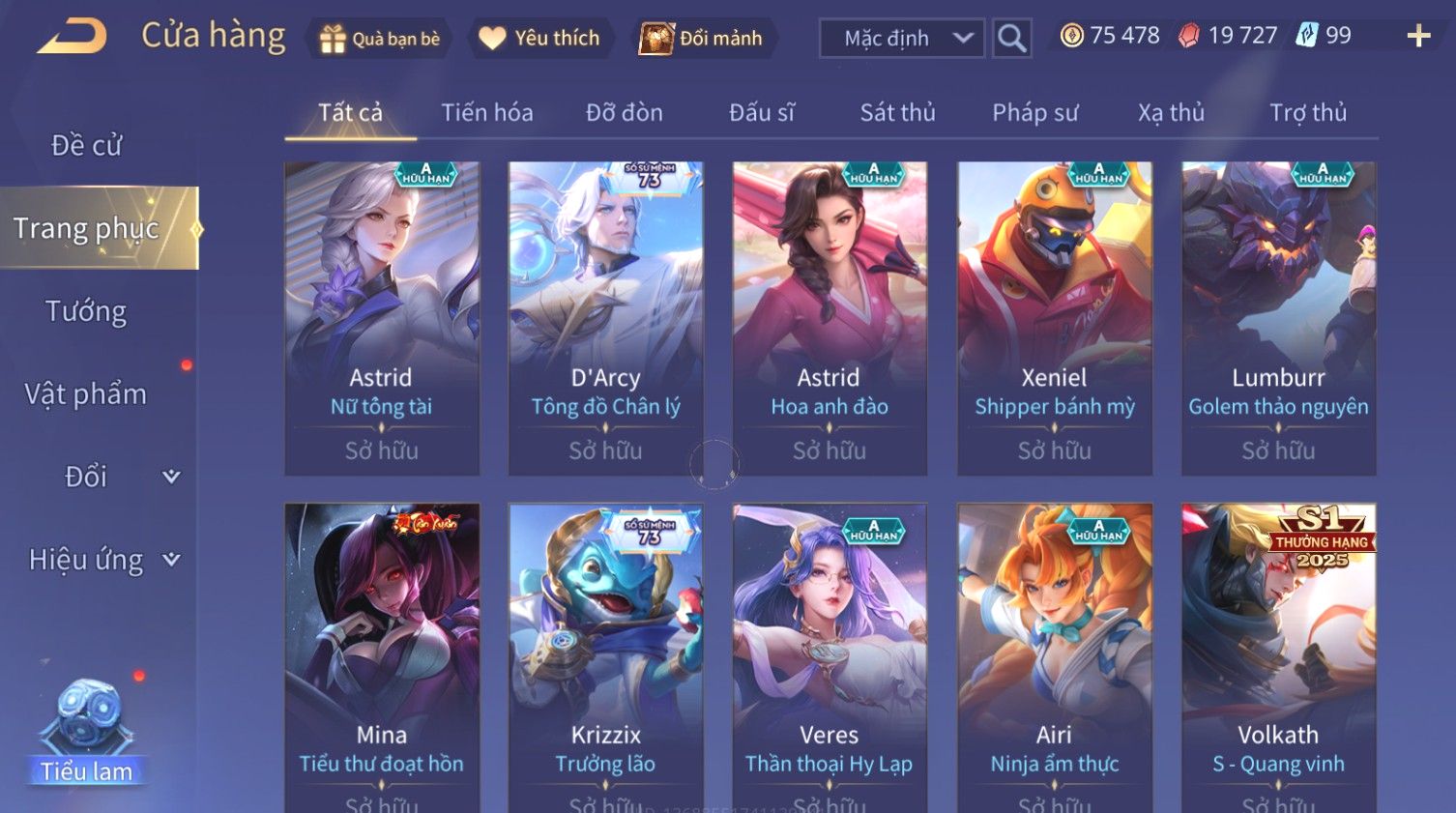Show the Sát thủ skin category
Image resolution: width=1456 pixels, height=813 pixels.
click(897, 113)
